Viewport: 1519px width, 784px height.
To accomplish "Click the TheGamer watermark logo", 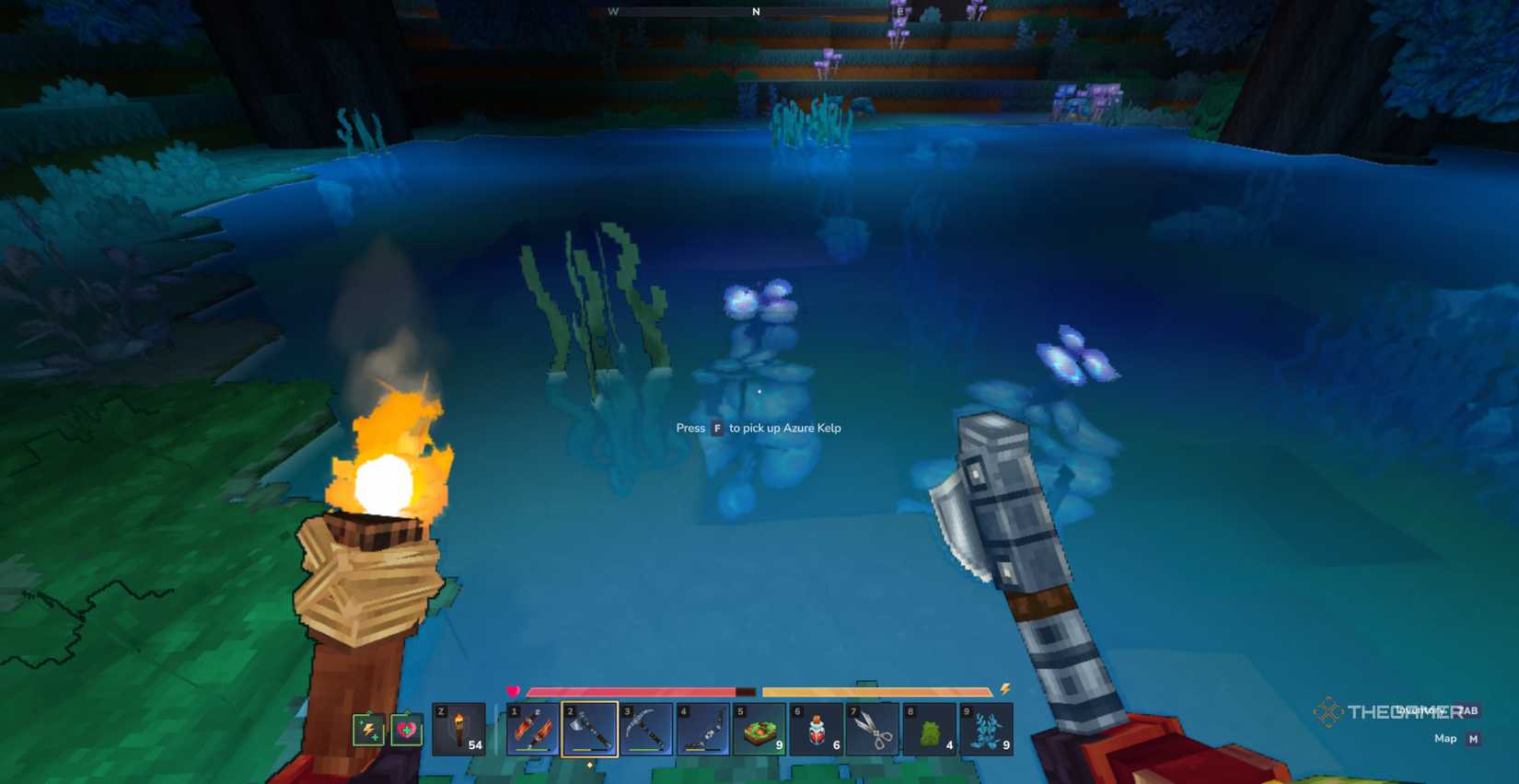I will click(x=1328, y=710).
